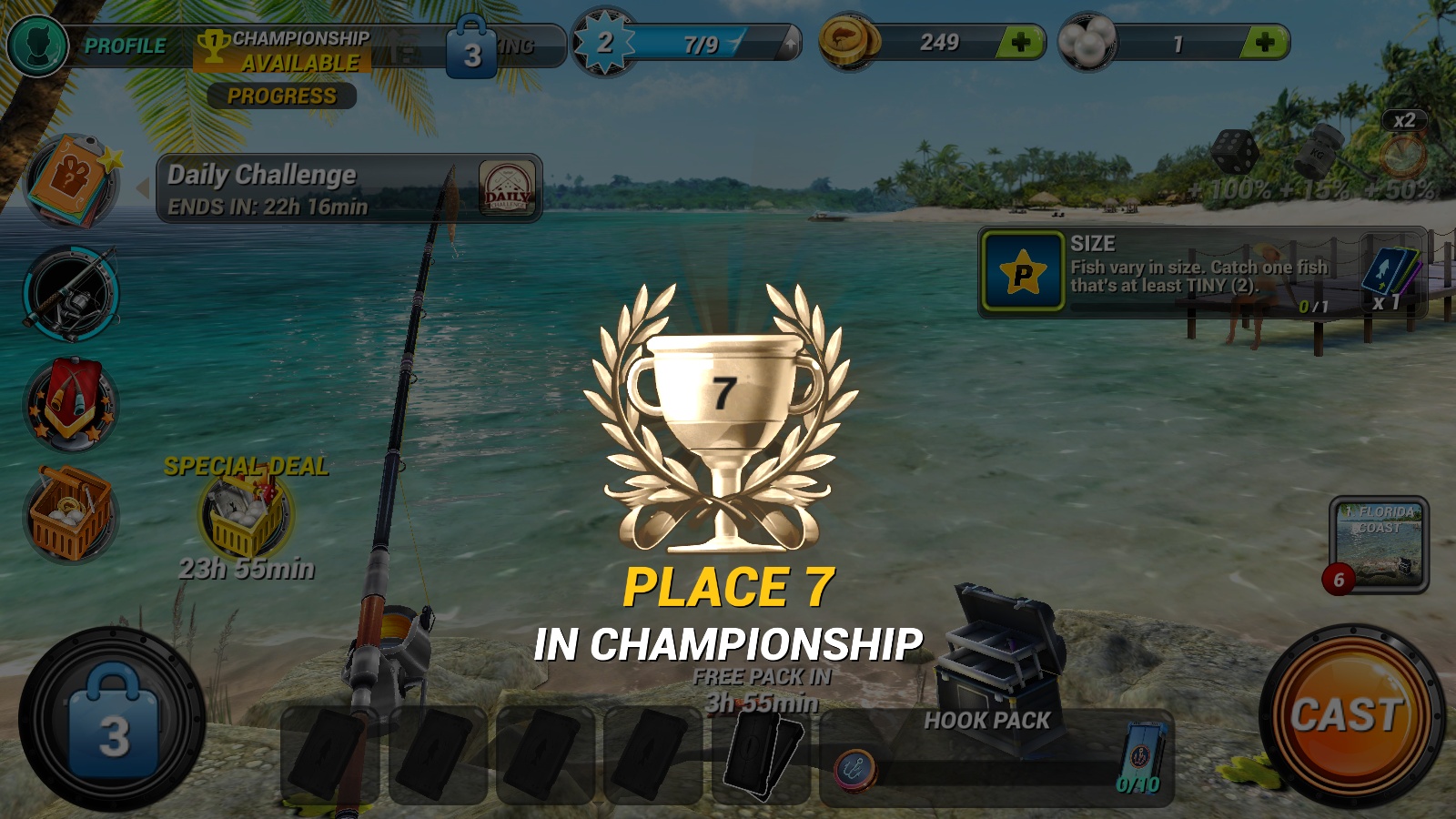Open the Daily Challenge panel
The height and width of the screenshot is (819, 1456).
[x=349, y=188]
